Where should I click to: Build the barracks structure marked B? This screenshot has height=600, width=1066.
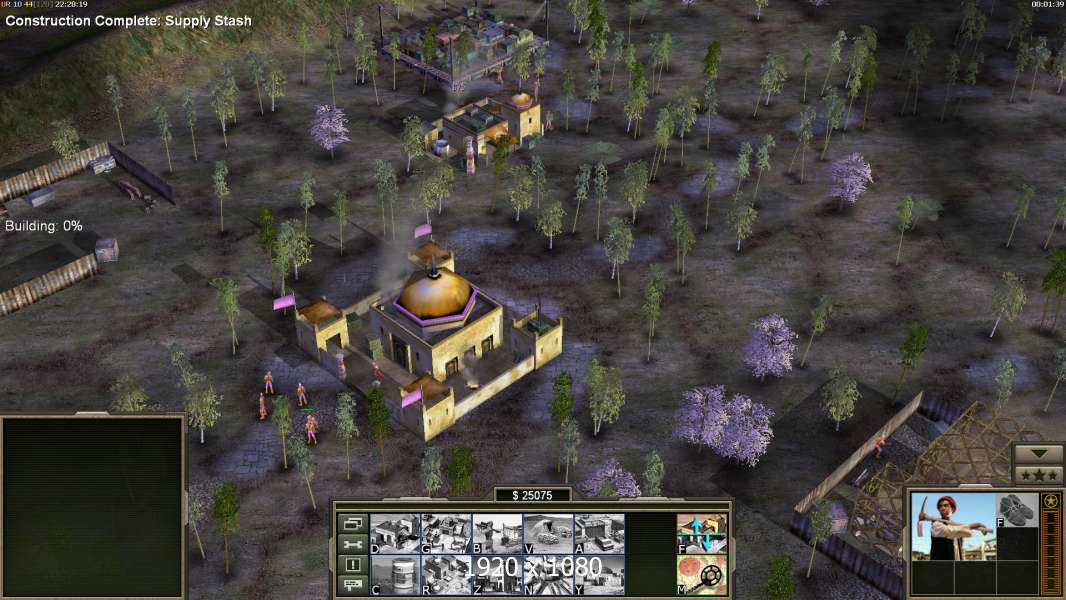pos(497,534)
